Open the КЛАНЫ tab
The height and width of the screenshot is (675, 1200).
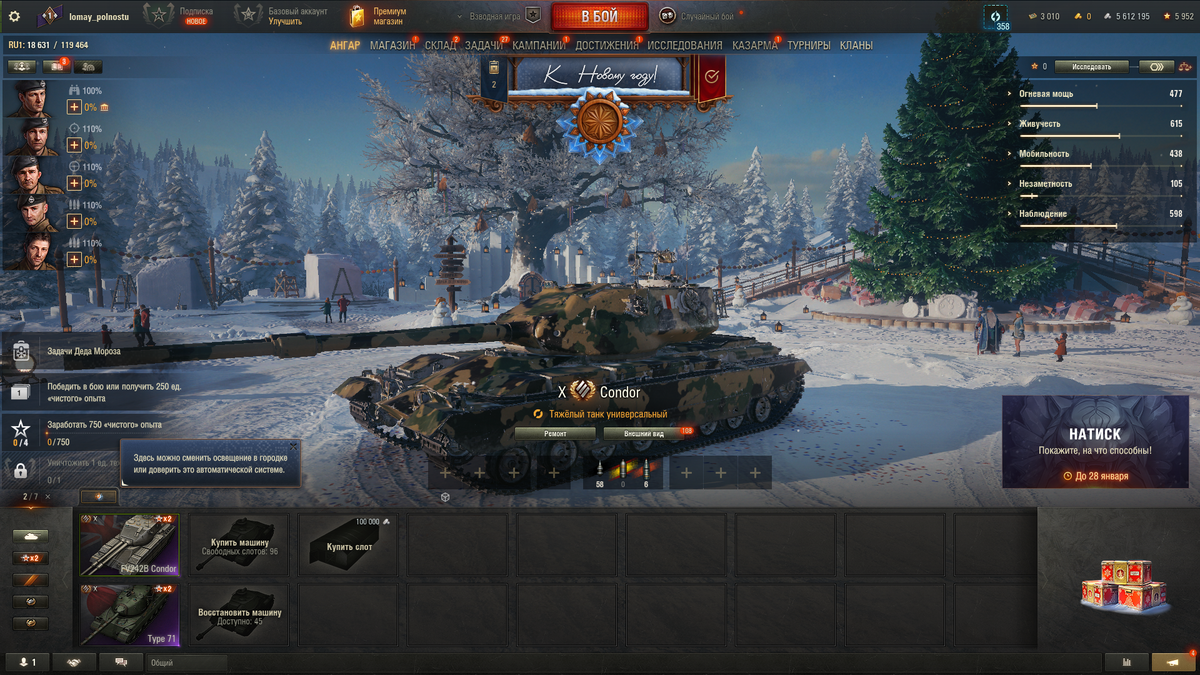(856, 45)
